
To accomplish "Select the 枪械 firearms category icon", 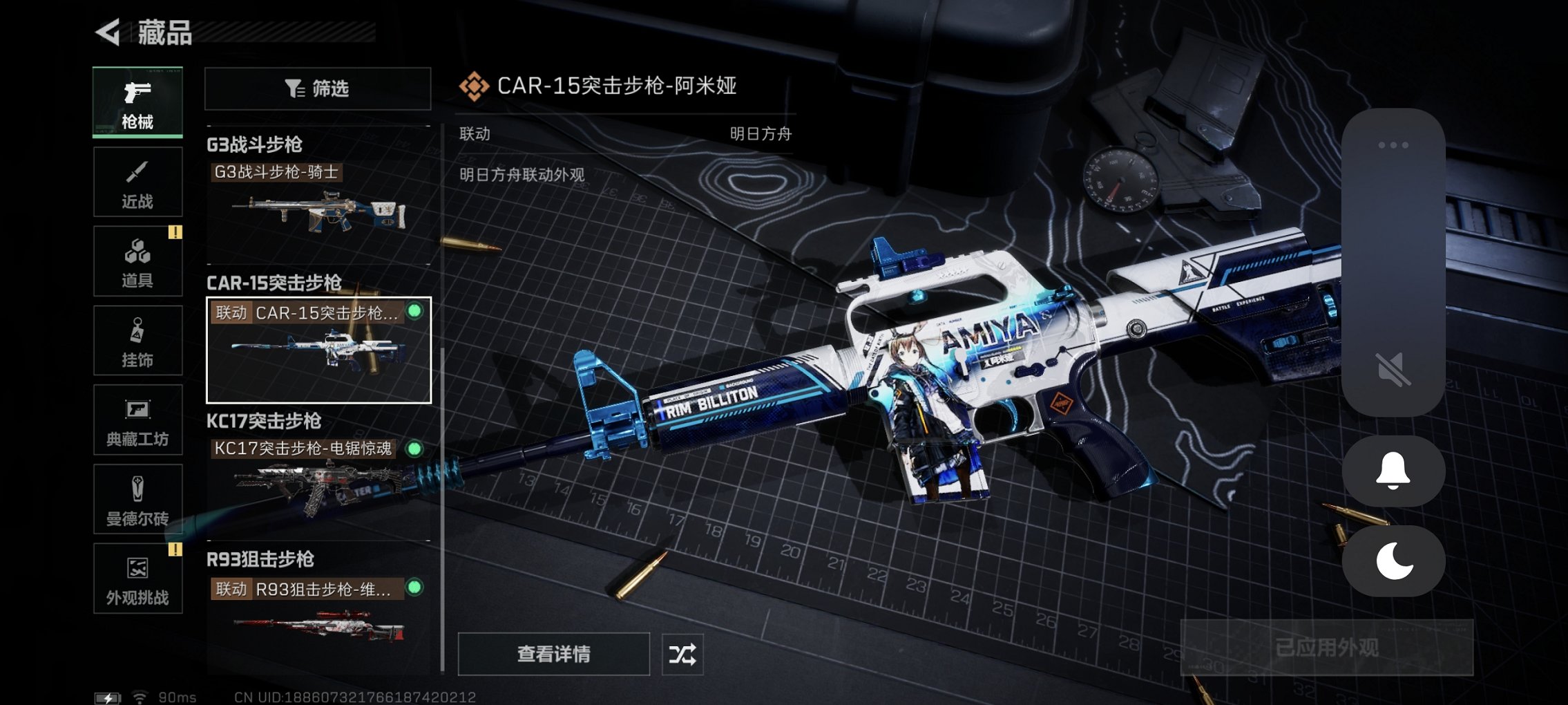I will click(137, 102).
